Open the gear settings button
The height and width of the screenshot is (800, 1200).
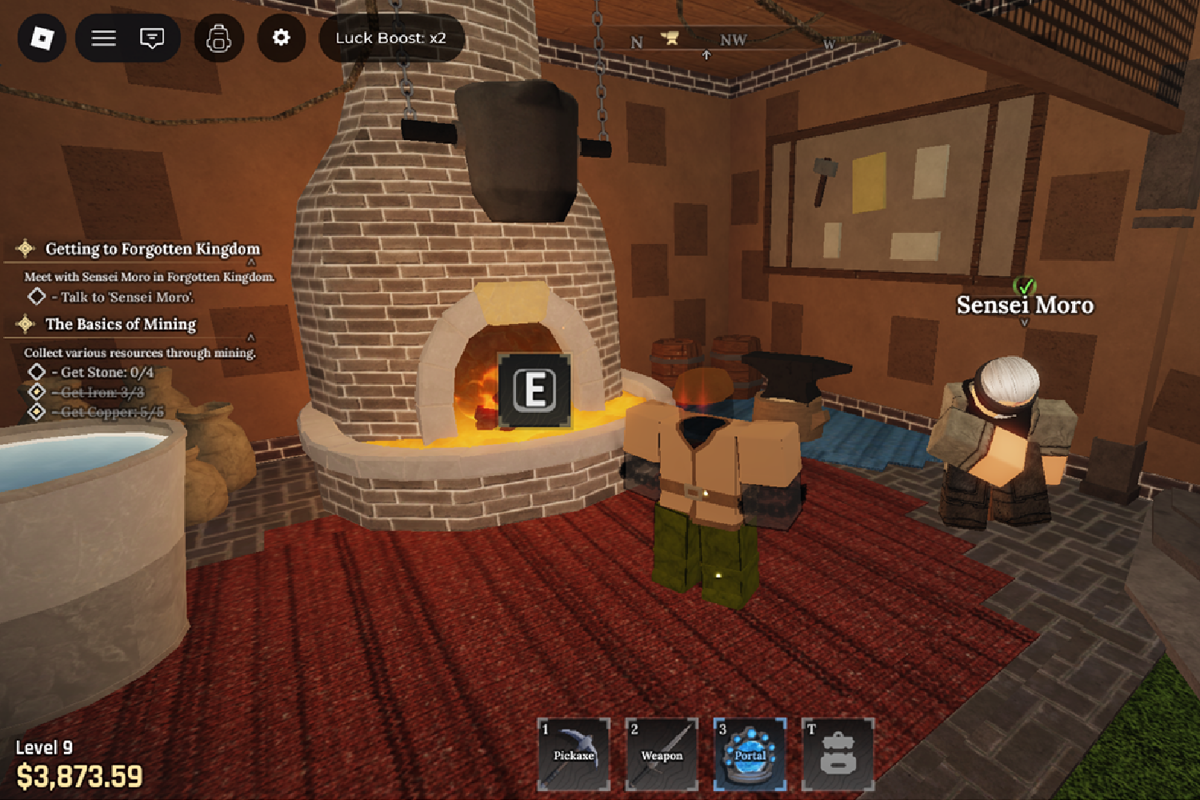click(x=281, y=38)
